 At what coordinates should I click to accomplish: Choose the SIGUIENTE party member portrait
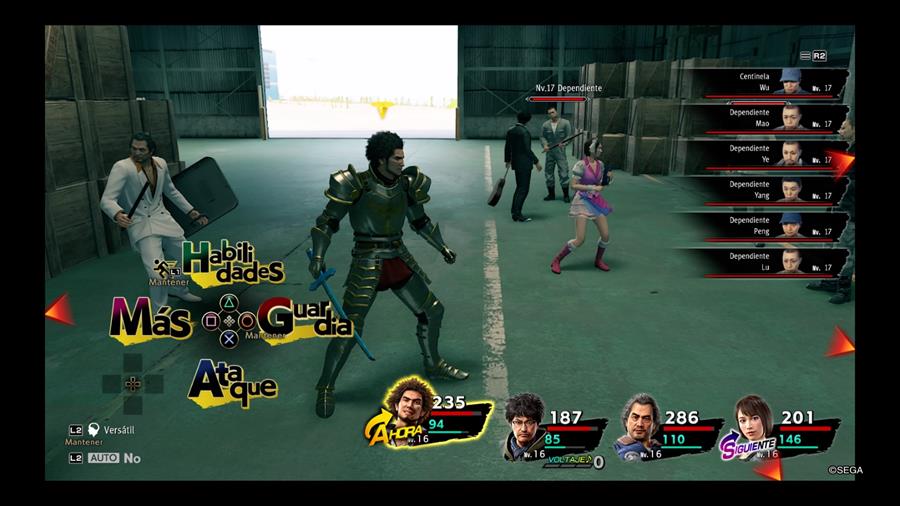753,418
